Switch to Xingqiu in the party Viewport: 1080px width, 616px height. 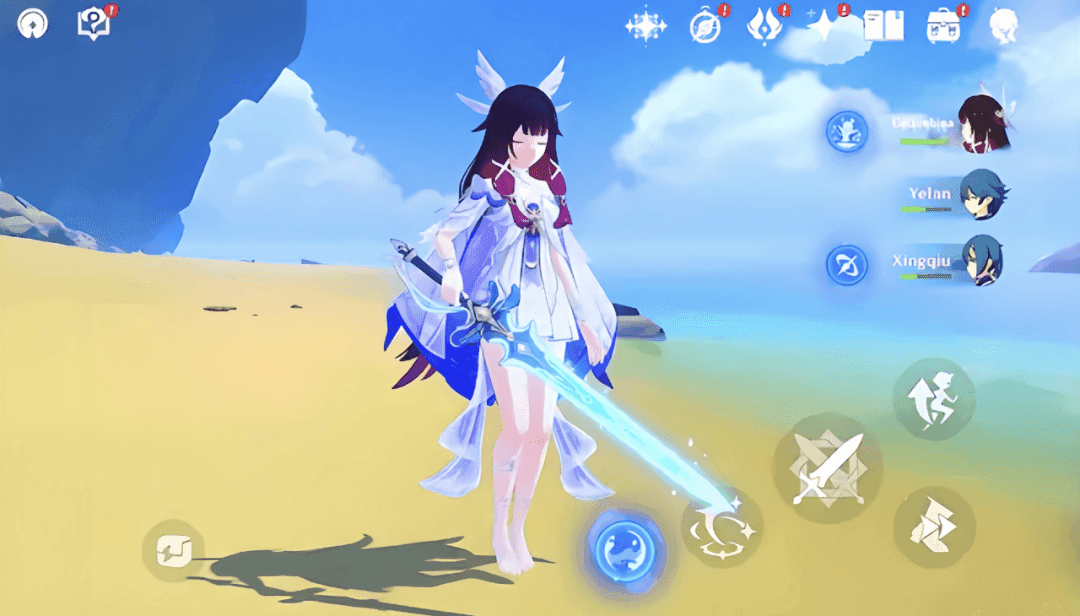tap(981, 260)
